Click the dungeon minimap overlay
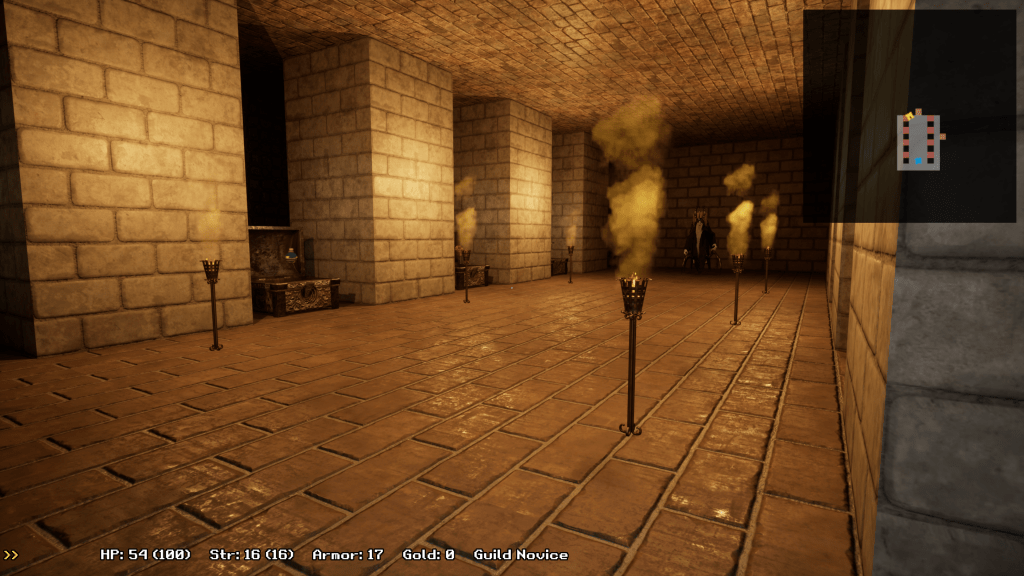This screenshot has height=576, width=1024. tap(909, 116)
